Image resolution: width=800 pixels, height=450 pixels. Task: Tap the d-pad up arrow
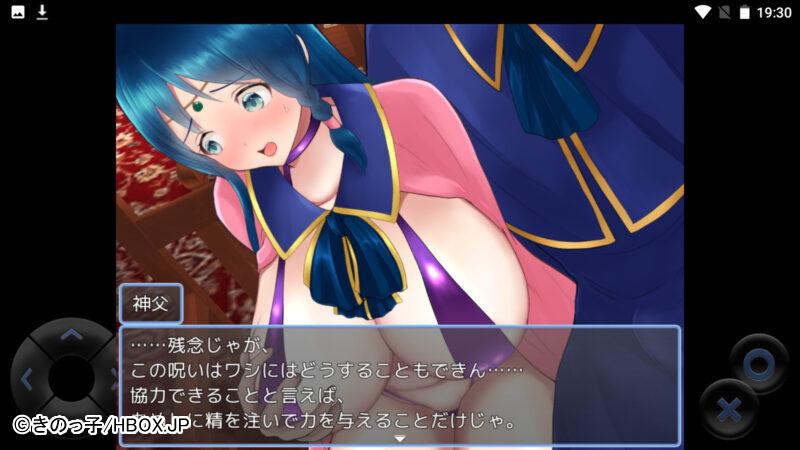pos(70,335)
